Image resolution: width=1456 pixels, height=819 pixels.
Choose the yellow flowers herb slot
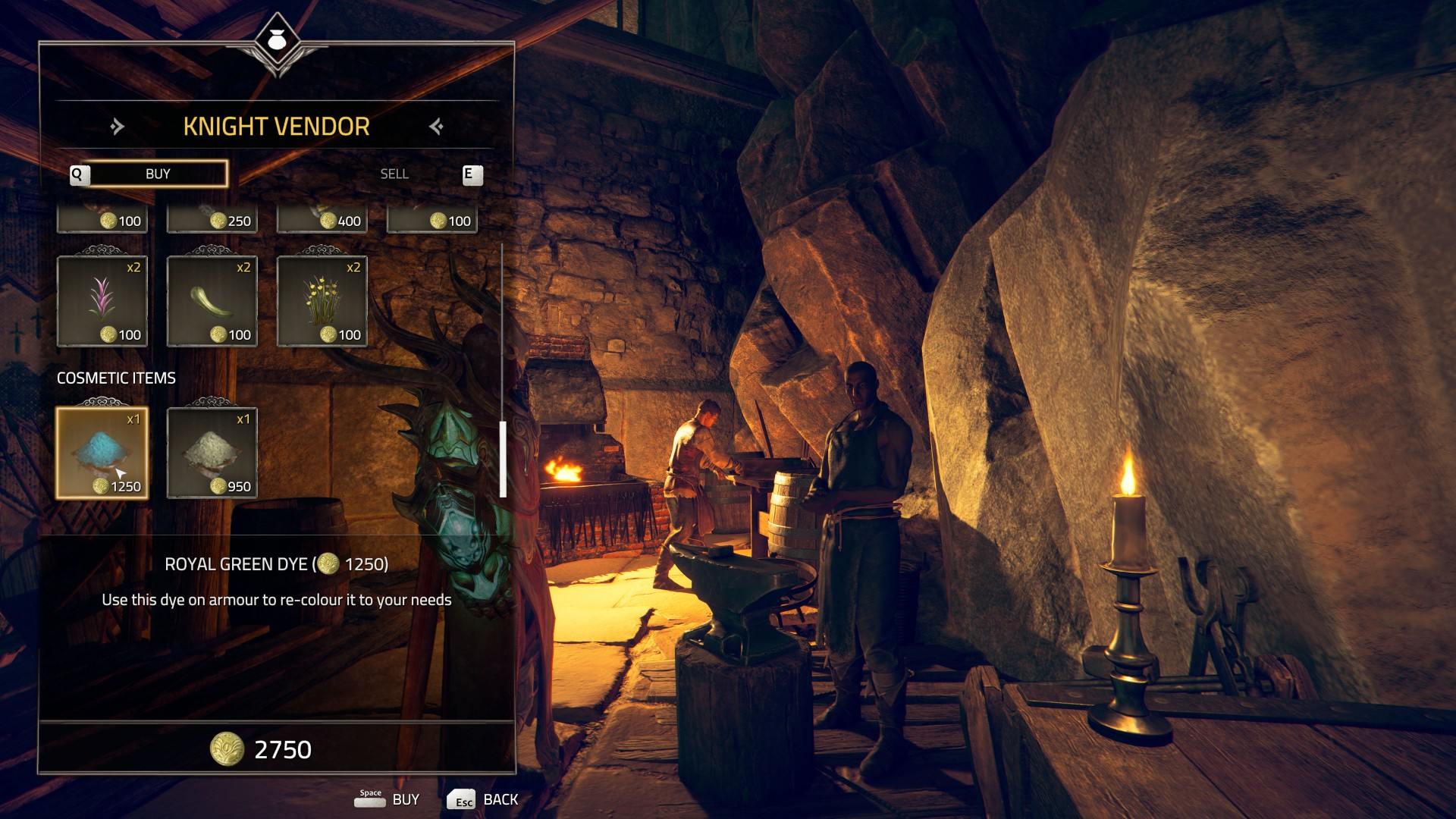click(x=322, y=302)
